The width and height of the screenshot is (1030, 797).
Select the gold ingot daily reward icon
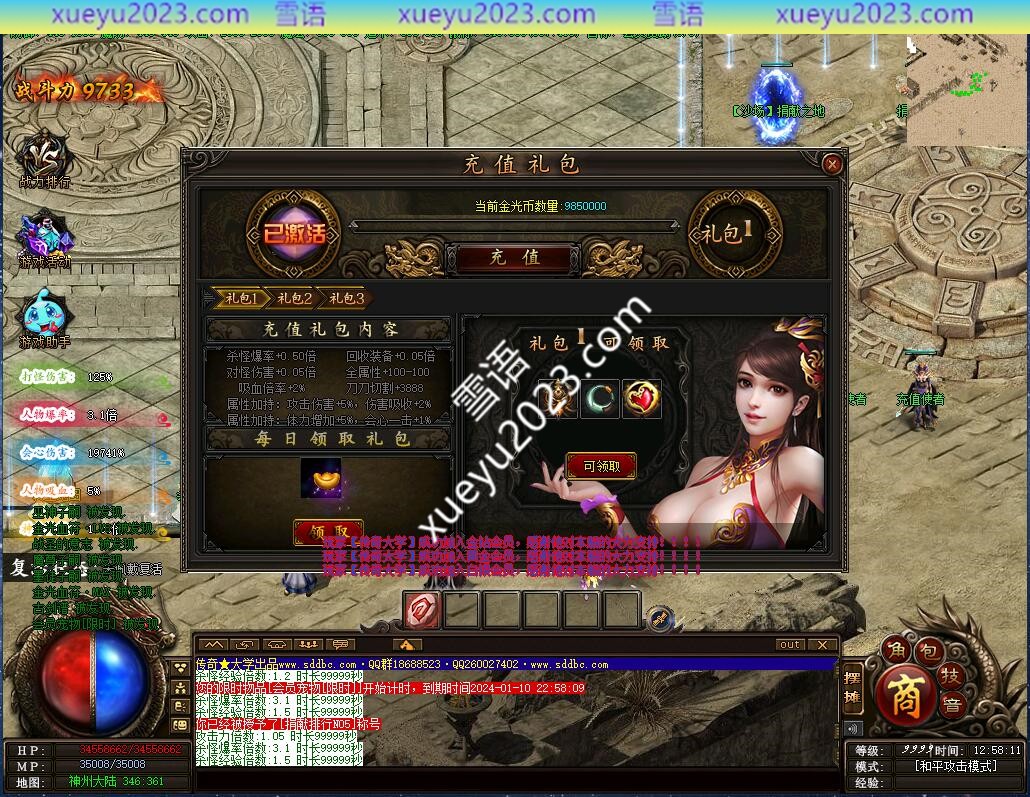tap(321, 479)
